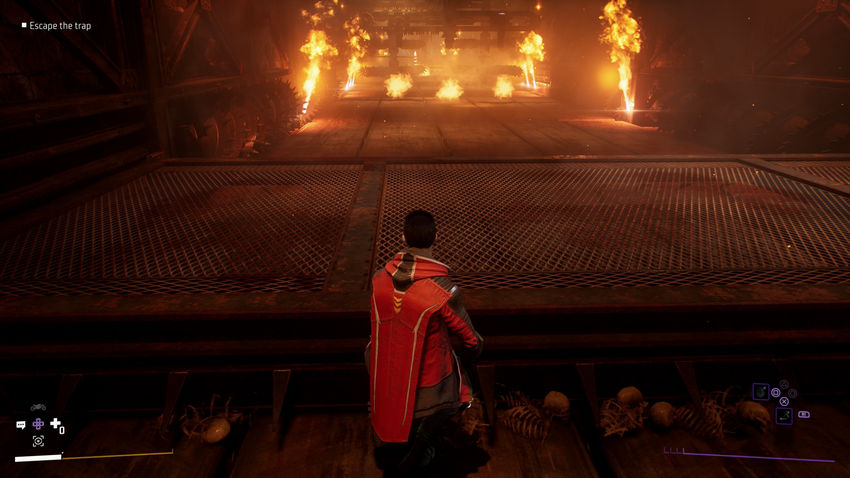
Task: Open the speech bubble chat icon
Action: point(20,424)
